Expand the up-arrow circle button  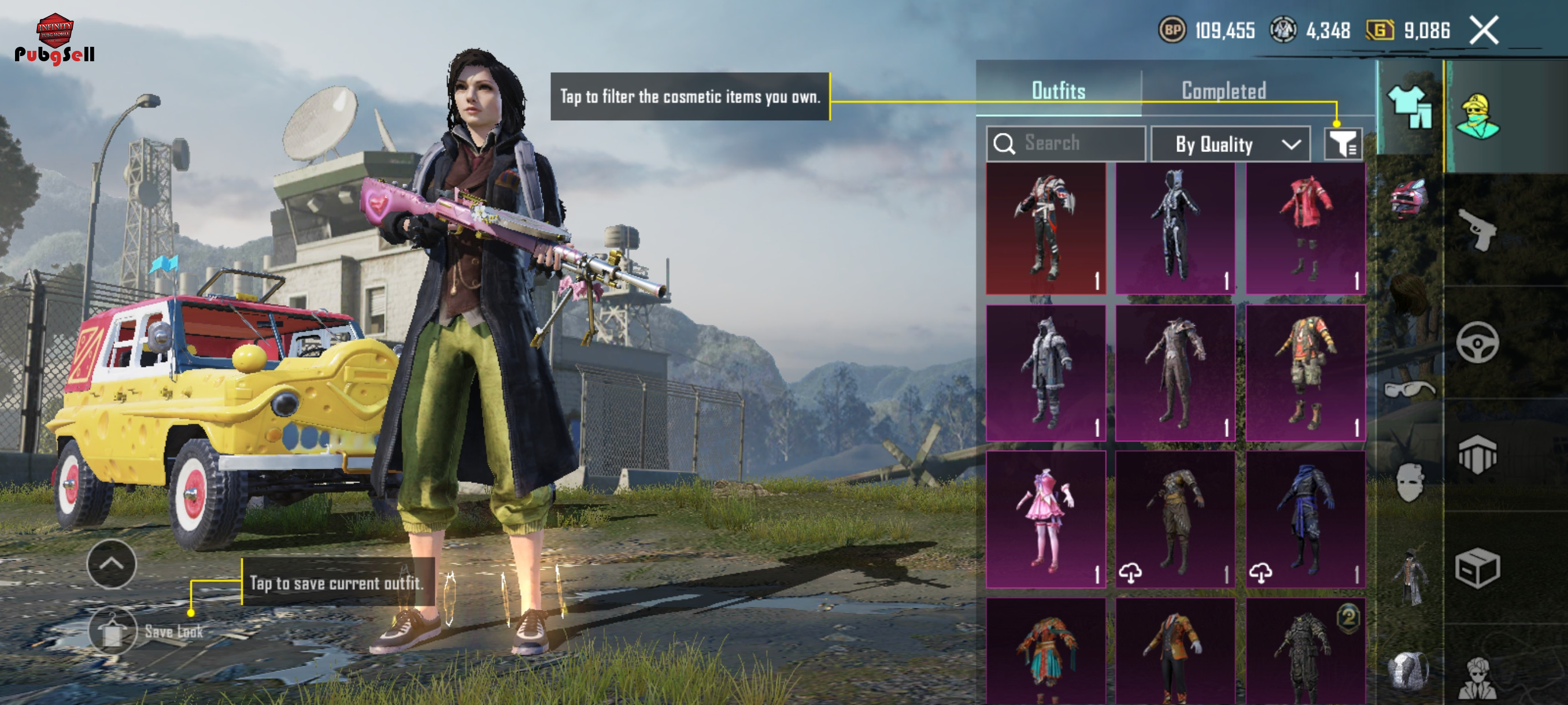[x=112, y=564]
